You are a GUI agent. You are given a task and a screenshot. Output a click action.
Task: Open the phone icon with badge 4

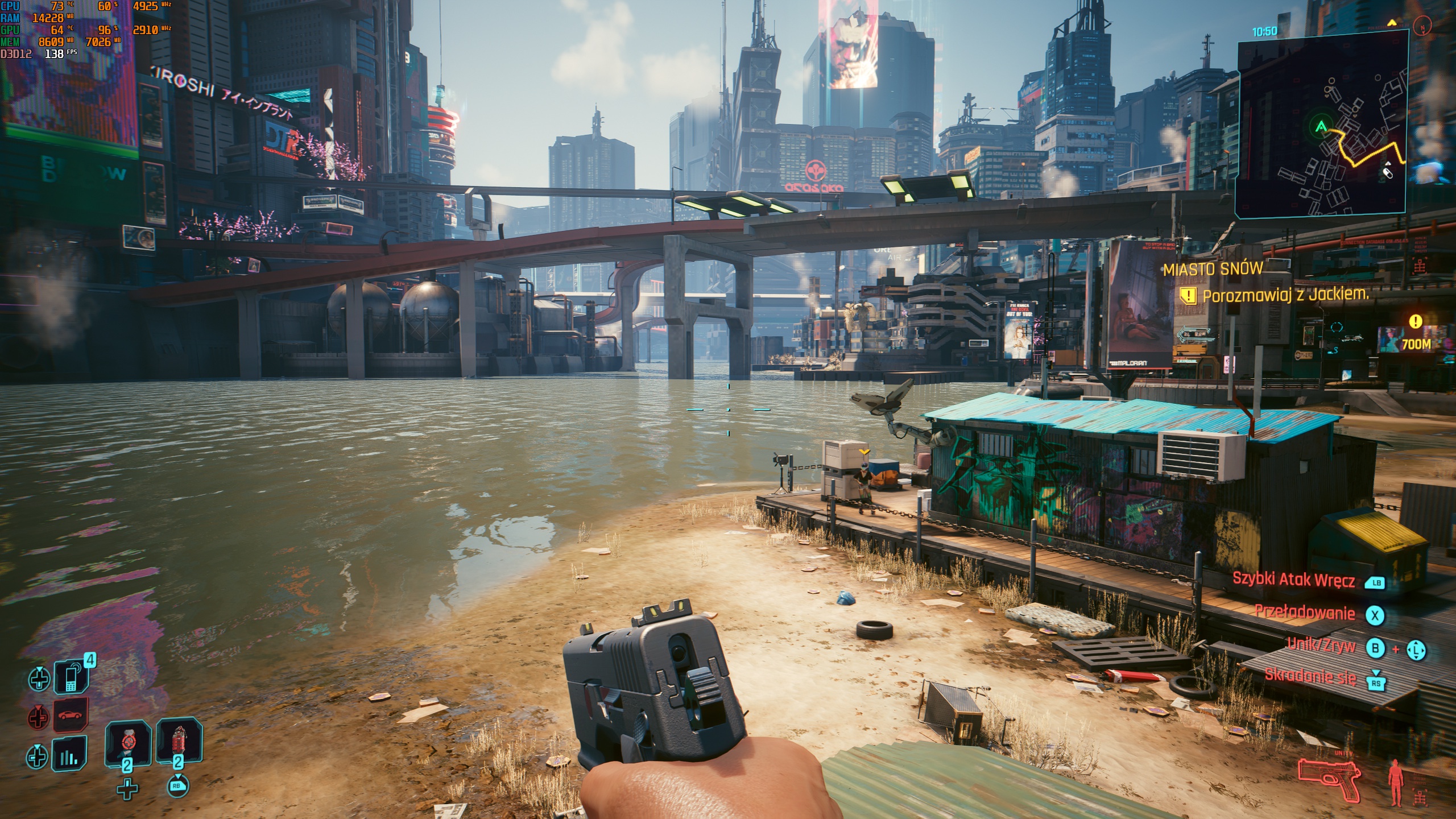pyautogui.click(x=71, y=677)
